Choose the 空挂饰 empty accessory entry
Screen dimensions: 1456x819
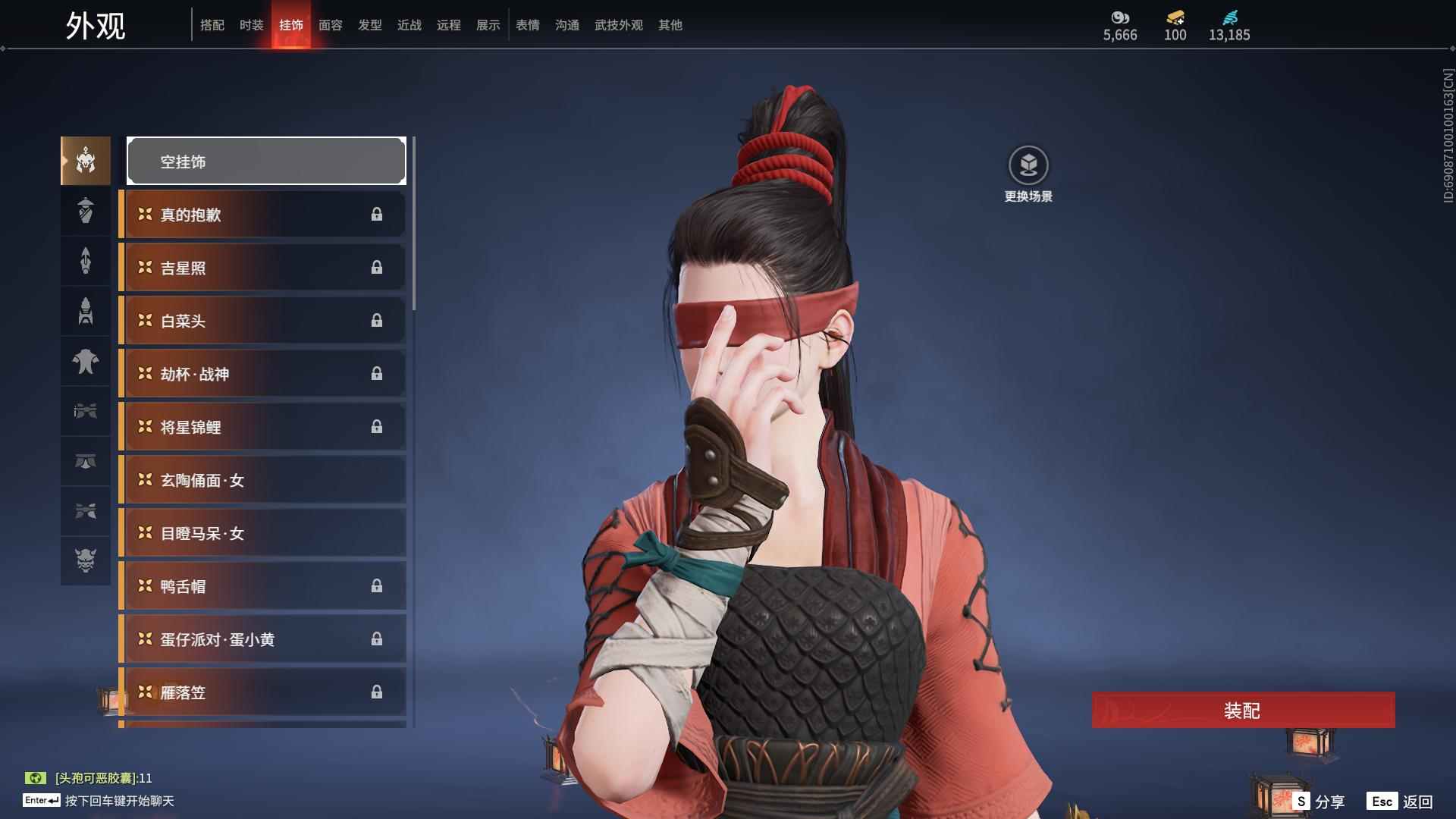pyautogui.click(x=266, y=161)
